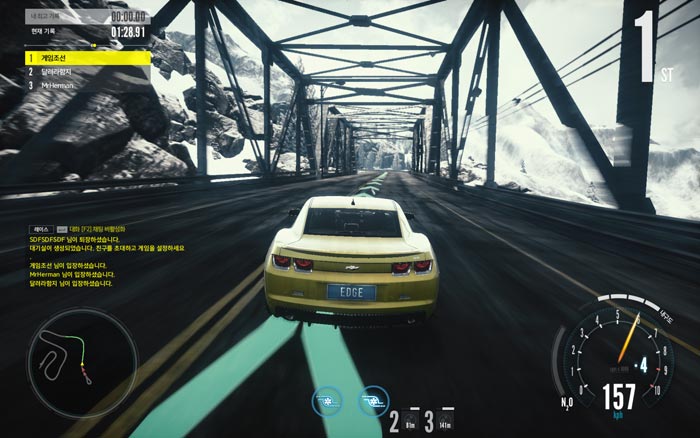Select the 레이스 chat tab
Screen dimensions: 700x438
pyautogui.click(x=41, y=229)
